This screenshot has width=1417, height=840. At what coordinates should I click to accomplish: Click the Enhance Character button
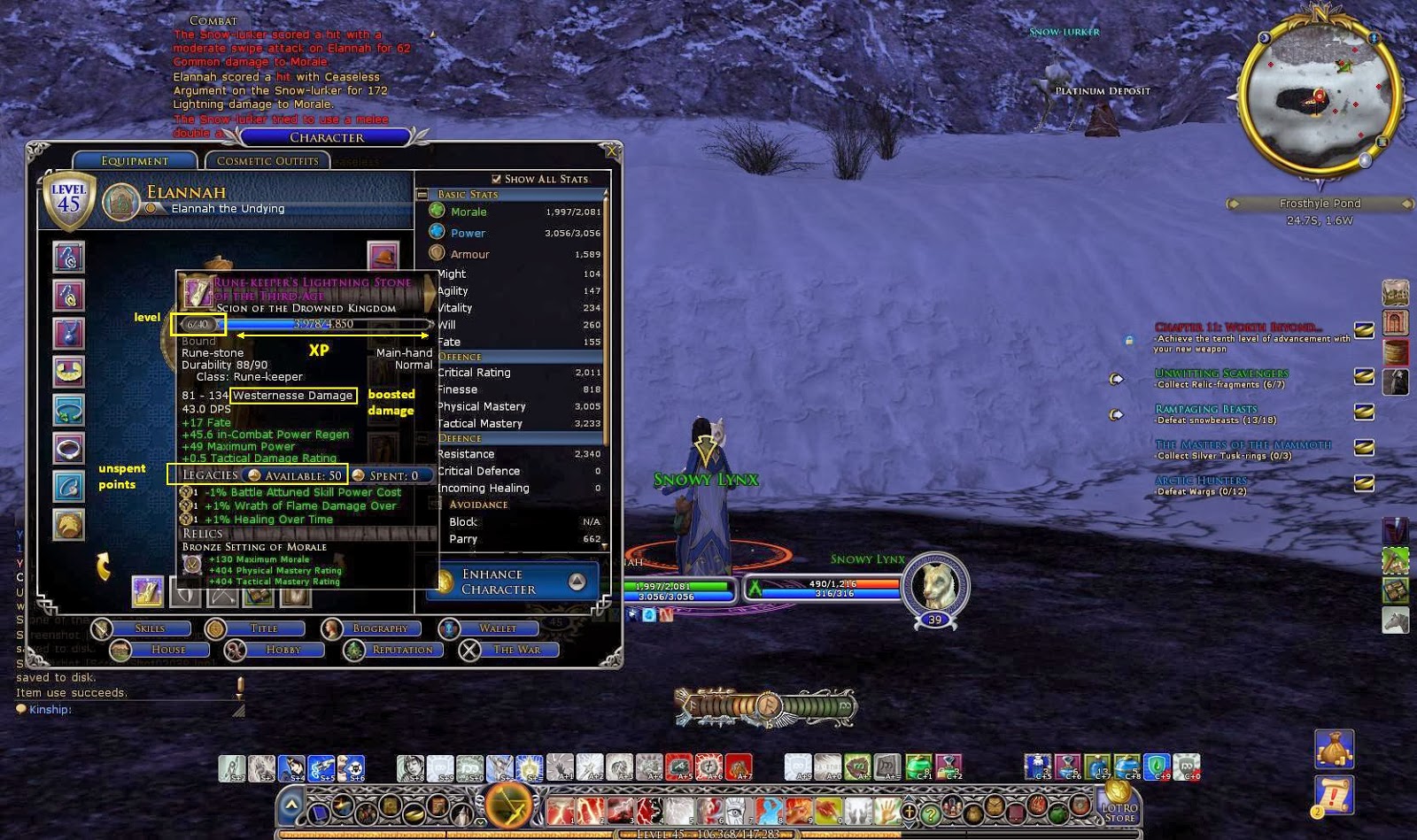[x=507, y=580]
